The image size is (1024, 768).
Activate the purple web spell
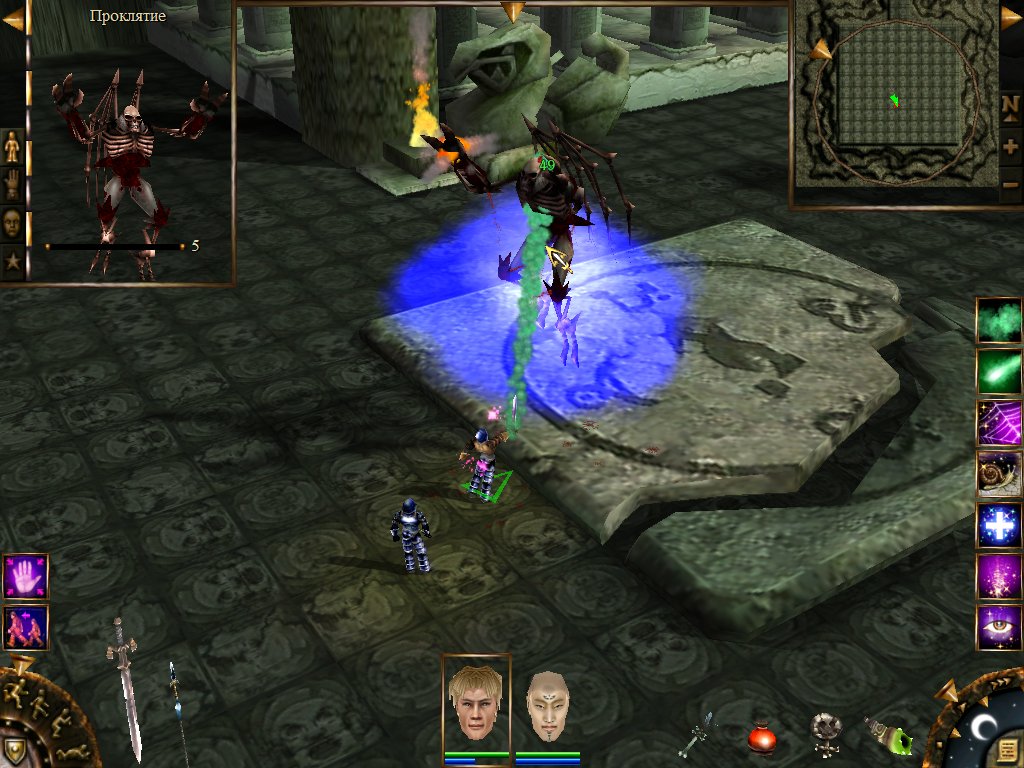tap(999, 424)
